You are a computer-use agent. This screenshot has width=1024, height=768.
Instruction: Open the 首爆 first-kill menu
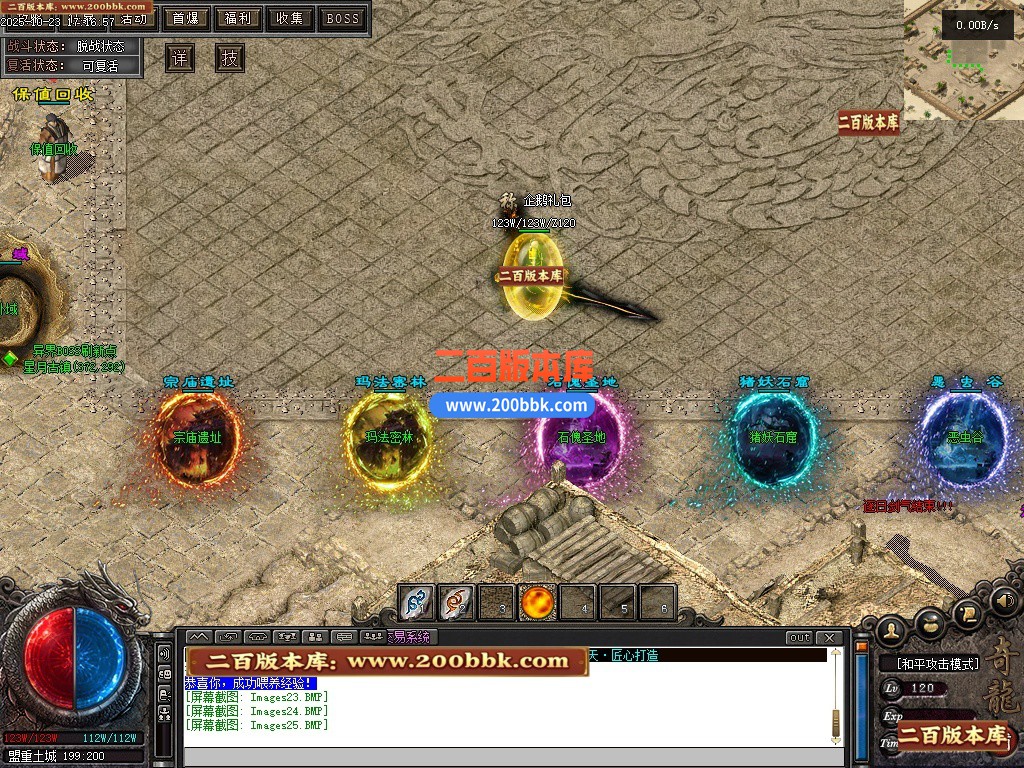click(x=185, y=18)
